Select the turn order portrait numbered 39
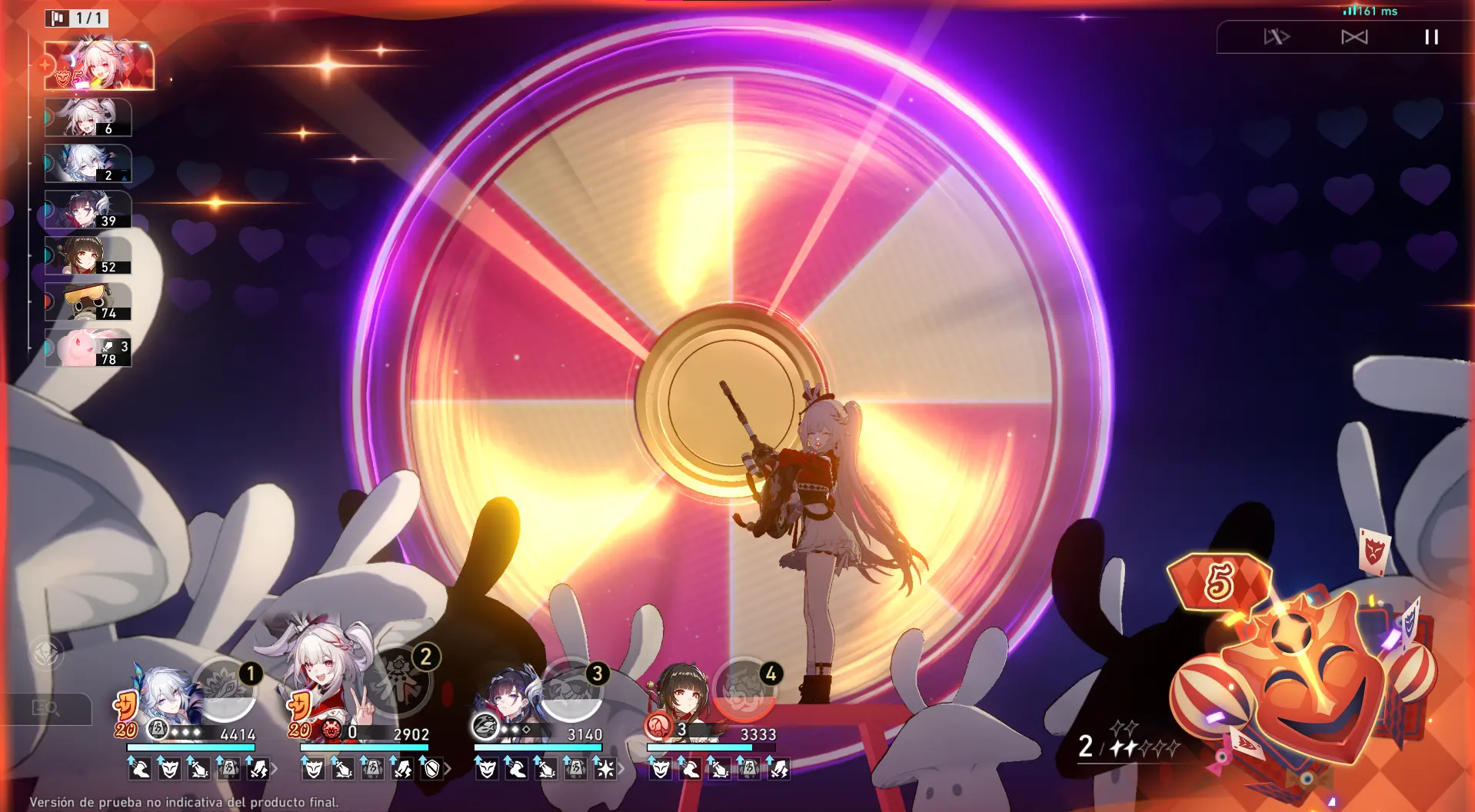1475x812 pixels. [x=88, y=210]
